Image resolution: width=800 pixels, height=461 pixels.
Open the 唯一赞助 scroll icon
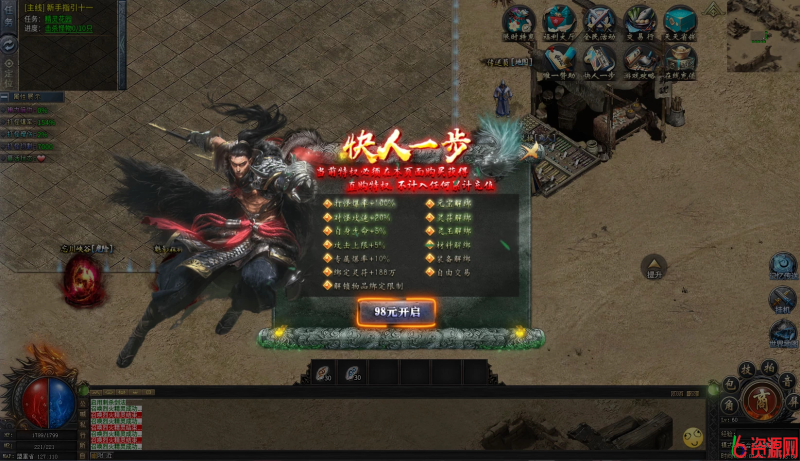coord(558,60)
